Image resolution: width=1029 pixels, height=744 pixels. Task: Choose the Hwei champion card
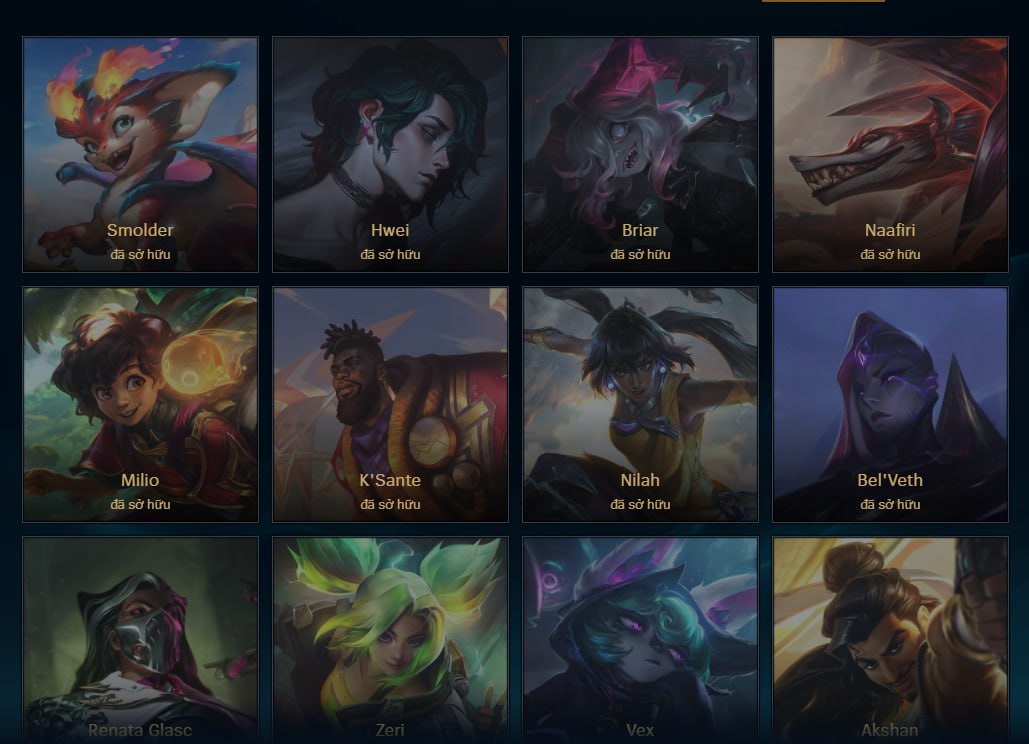(x=390, y=155)
